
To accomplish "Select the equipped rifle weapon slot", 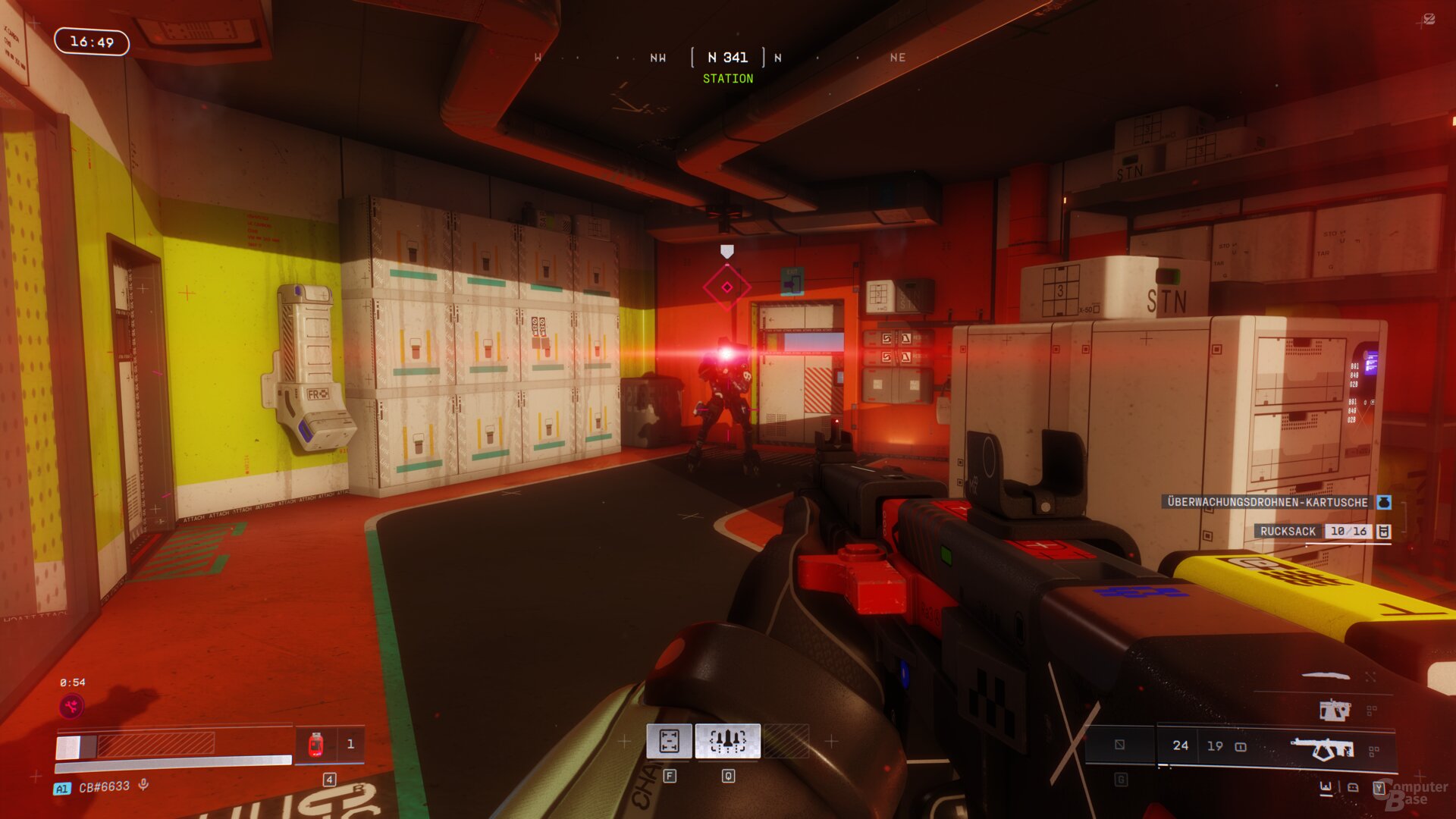I will 1323,748.
